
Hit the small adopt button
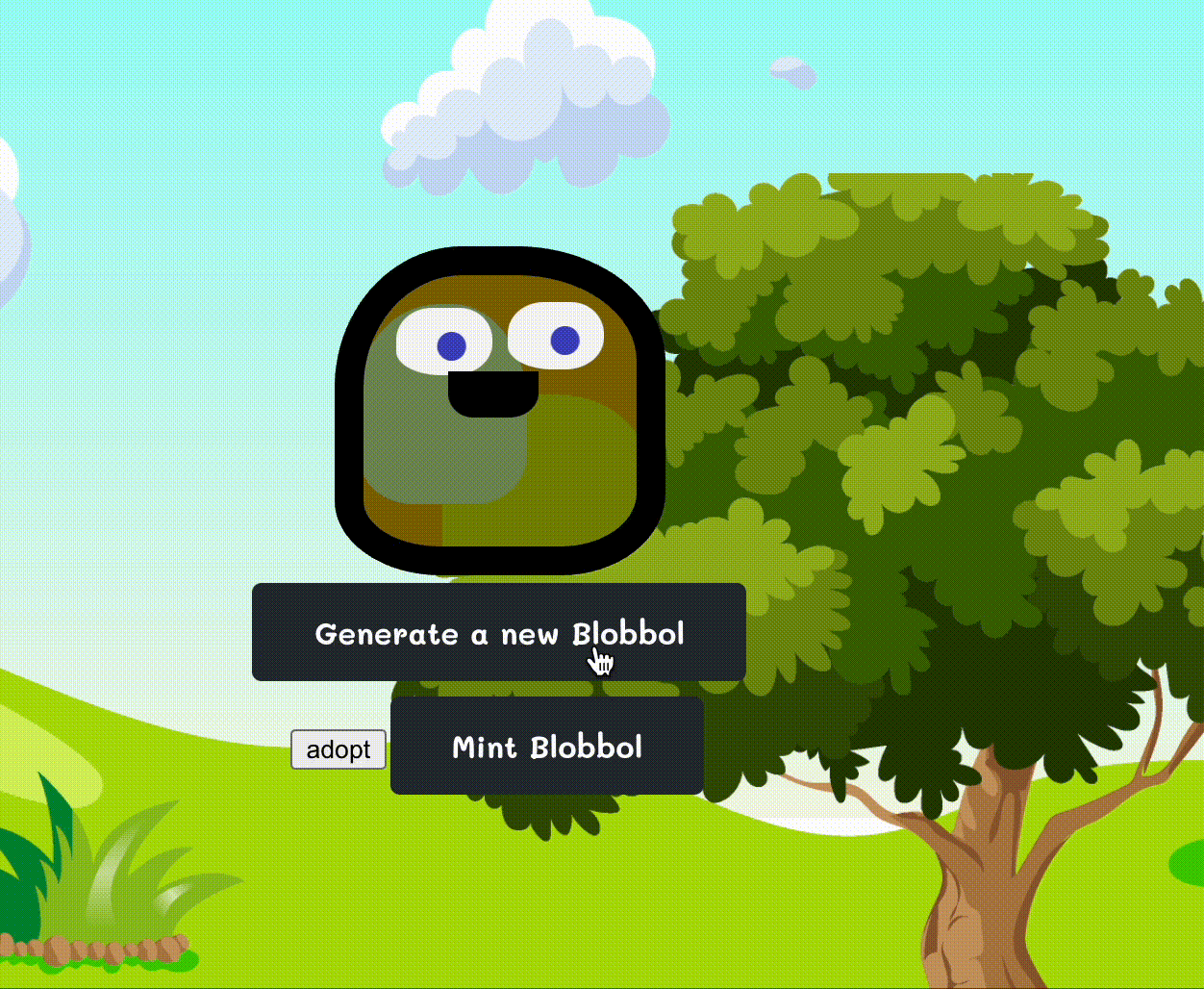tap(339, 749)
